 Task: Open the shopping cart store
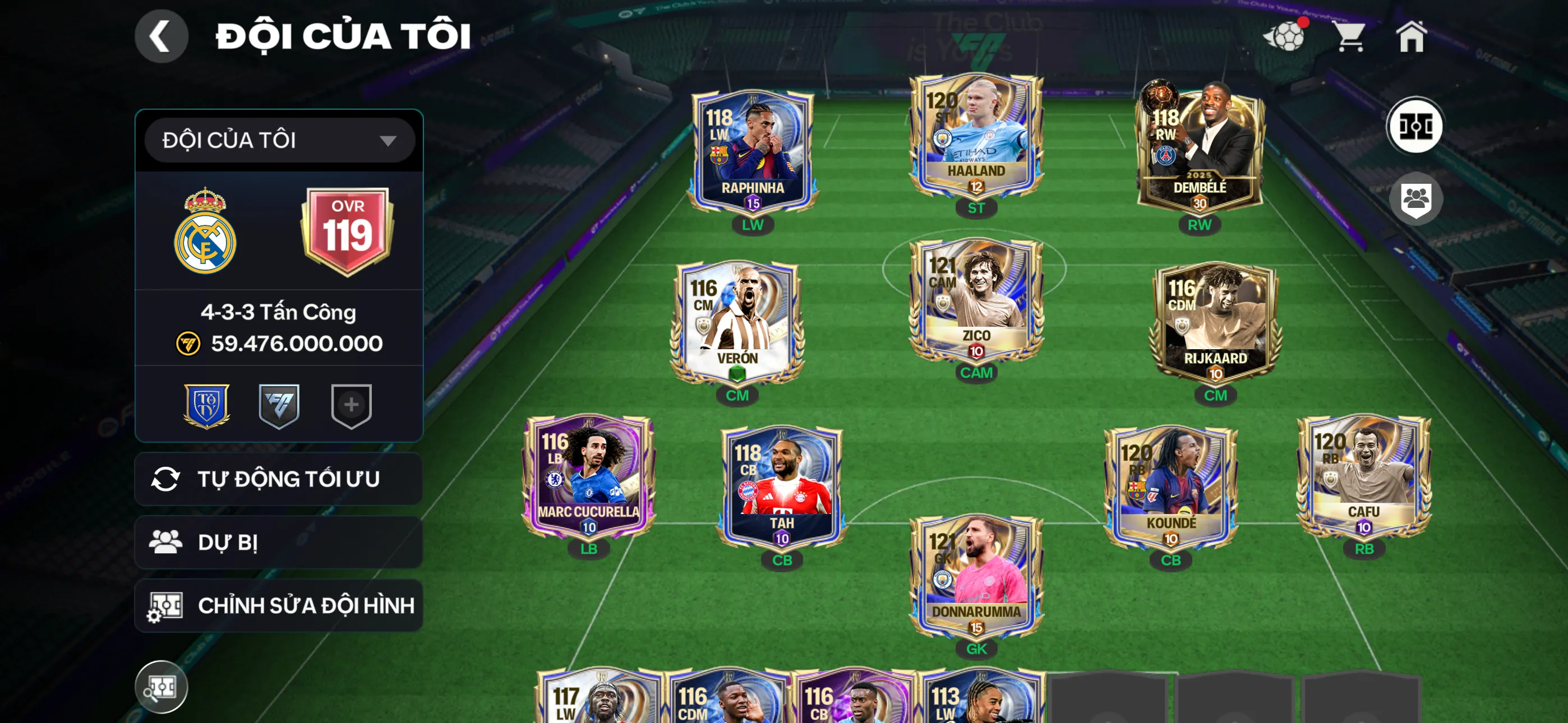1350,36
